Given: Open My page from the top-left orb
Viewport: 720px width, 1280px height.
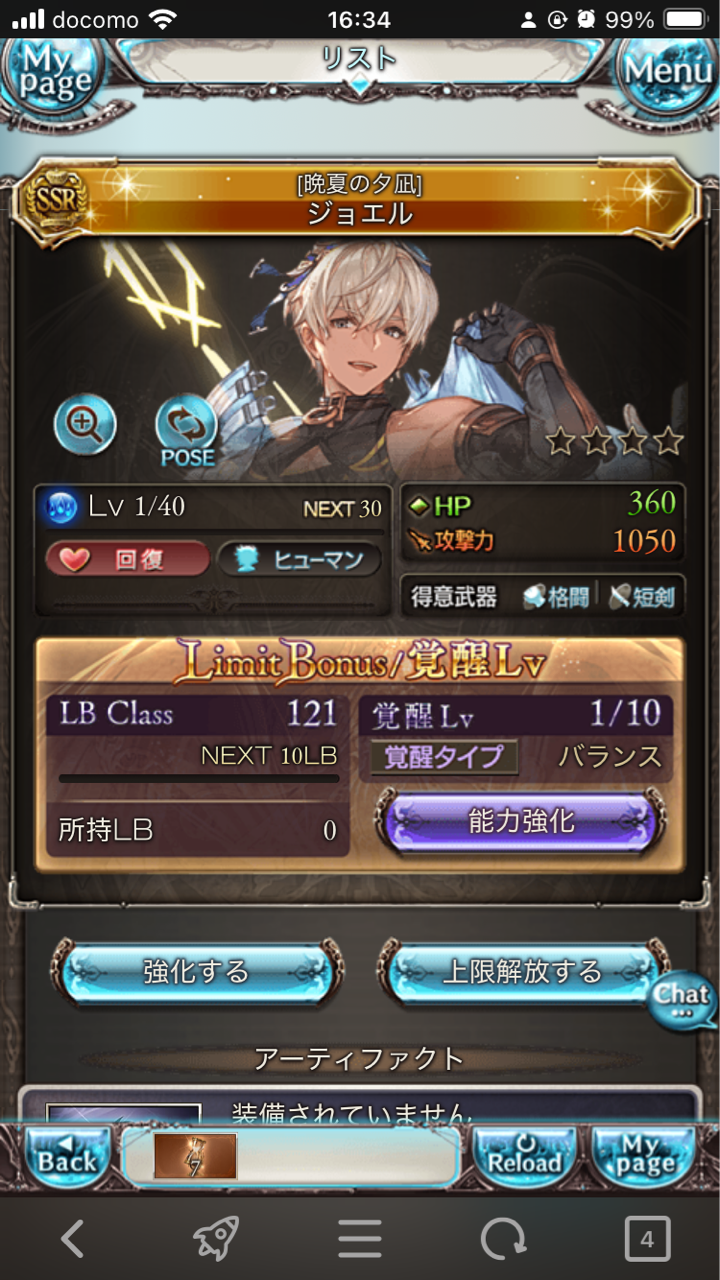Looking at the screenshot, I should [52, 70].
